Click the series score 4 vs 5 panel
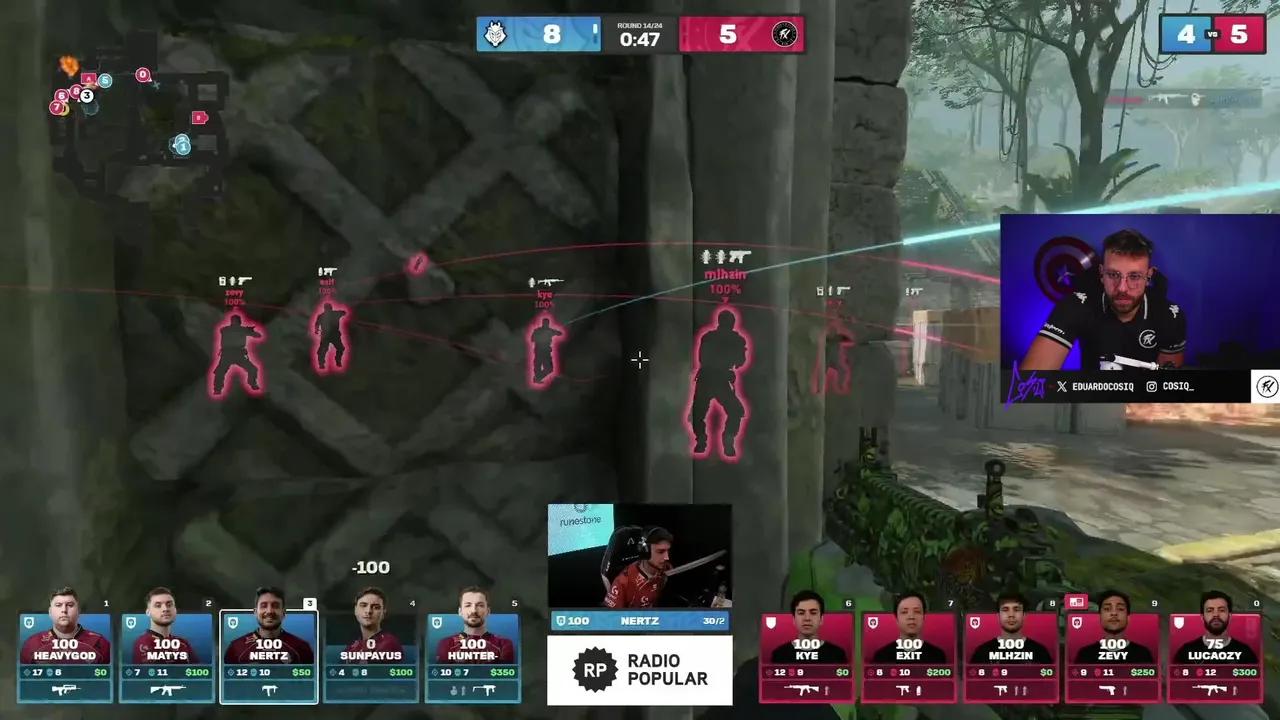Image resolution: width=1280 pixels, height=720 pixels. [1212, 34]
